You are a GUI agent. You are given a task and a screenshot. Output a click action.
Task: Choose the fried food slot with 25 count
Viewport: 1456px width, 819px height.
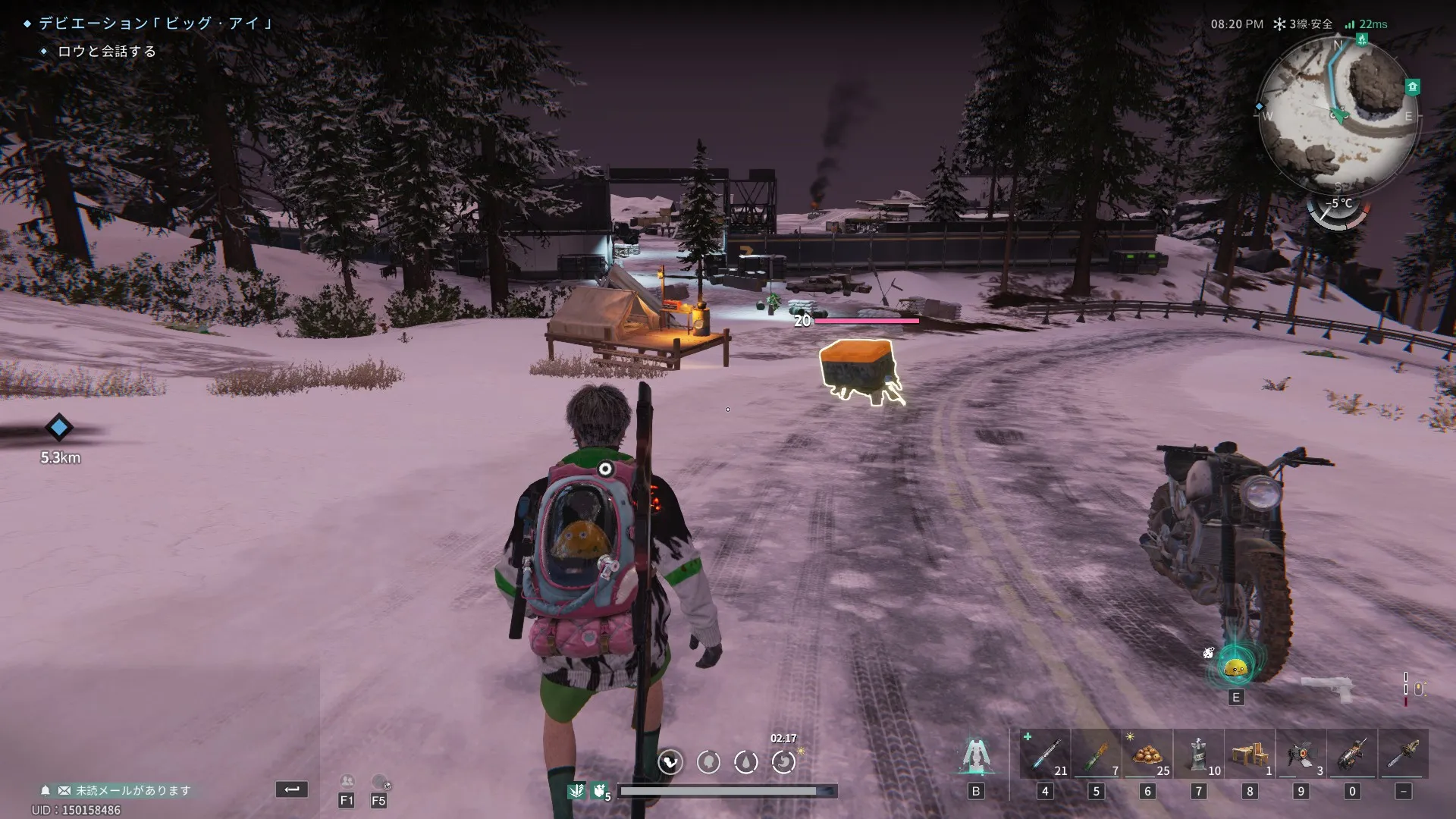tap(1147, 754)
